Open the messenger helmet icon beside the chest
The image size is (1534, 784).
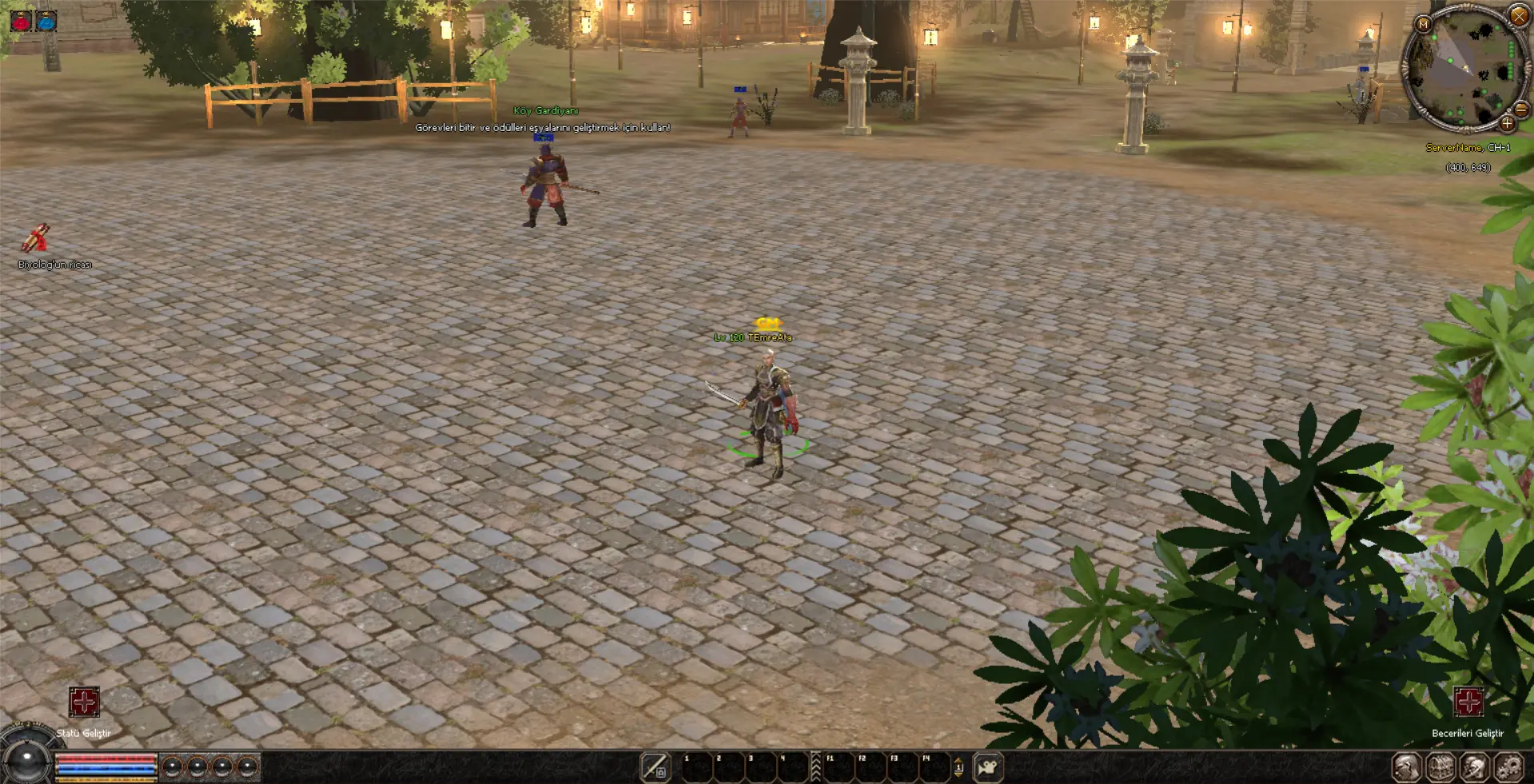click(x=1475, y=767)
